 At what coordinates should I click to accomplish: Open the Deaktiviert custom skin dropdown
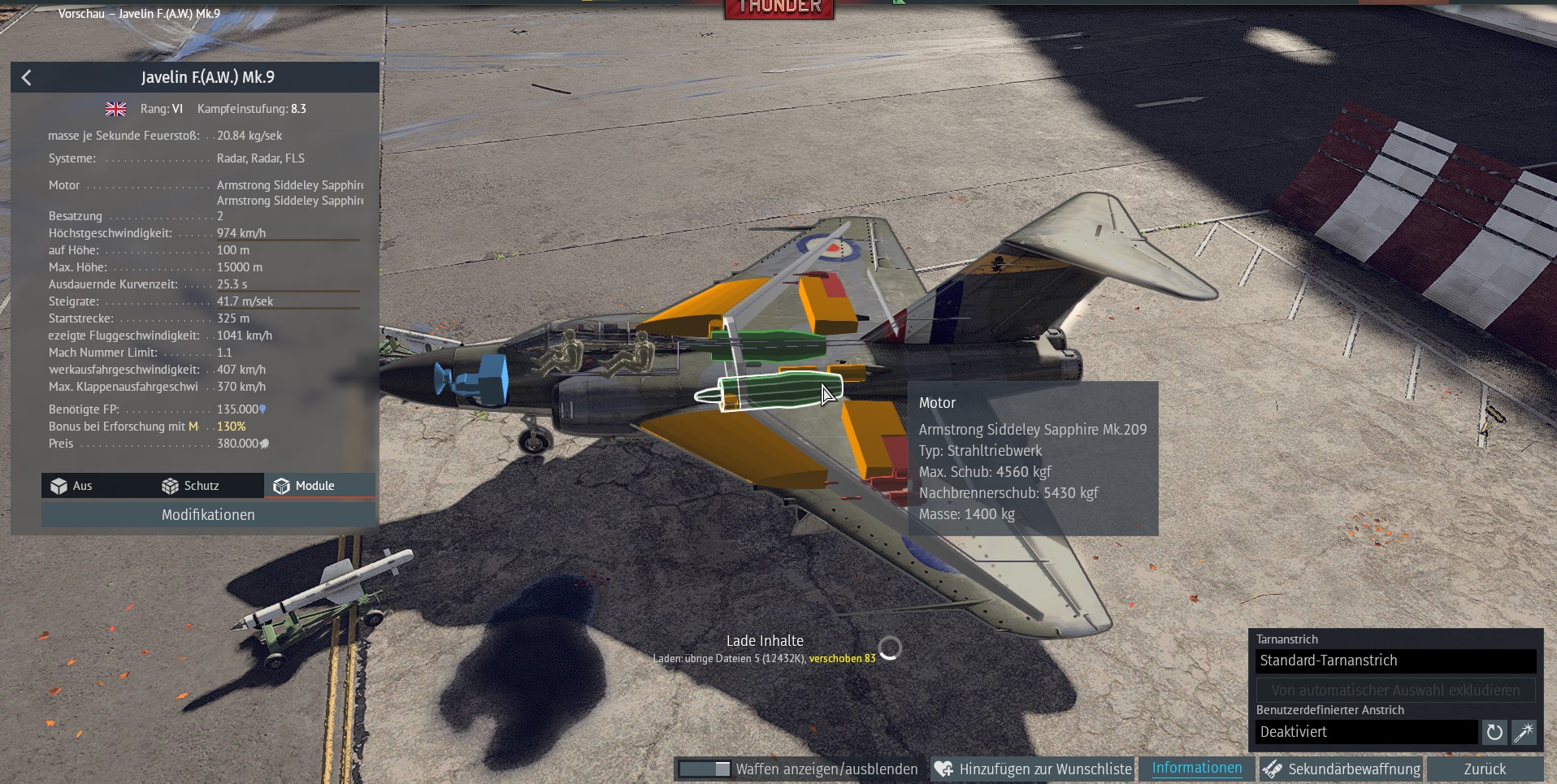[1366, 732]
